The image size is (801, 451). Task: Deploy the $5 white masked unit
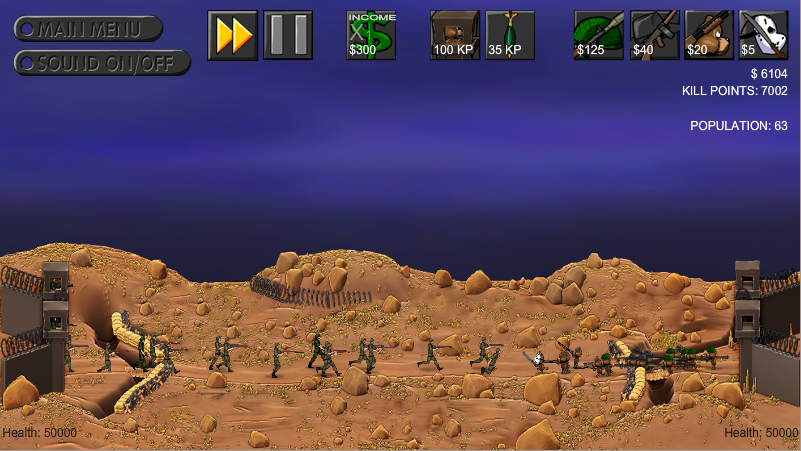[763, 35]
